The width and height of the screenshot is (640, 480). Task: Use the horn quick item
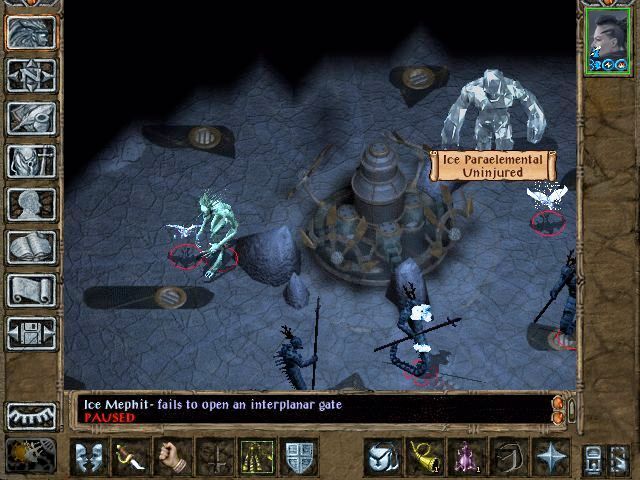point(424,456)
